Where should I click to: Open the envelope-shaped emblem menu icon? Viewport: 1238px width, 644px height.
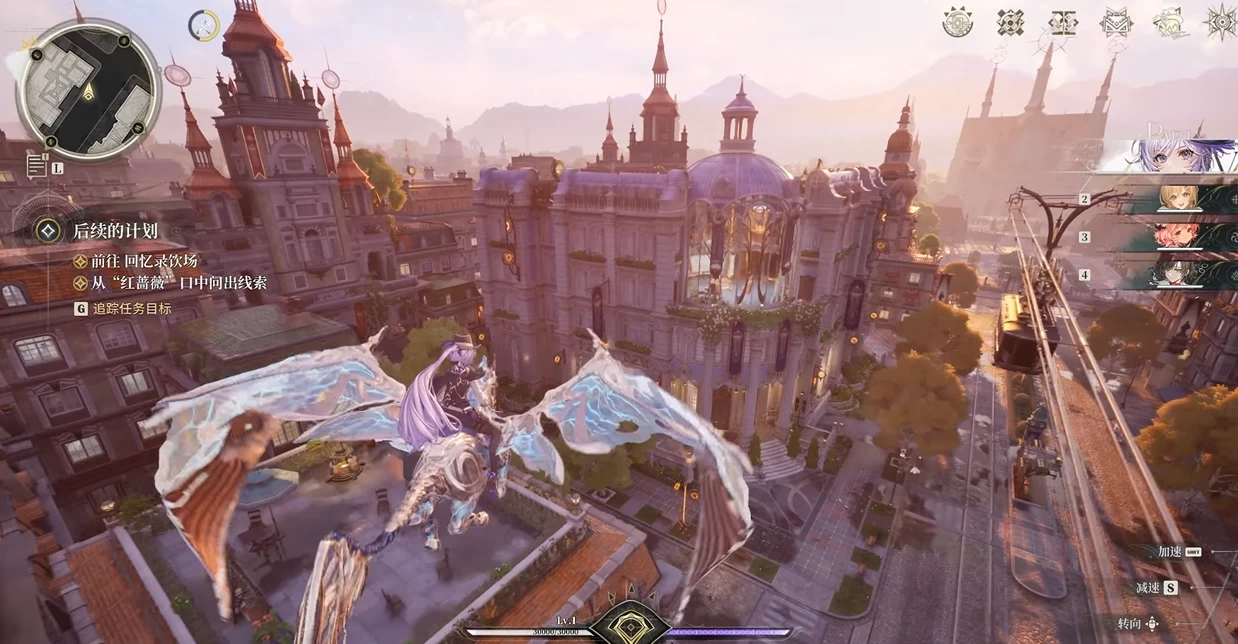click(x=1116, y=22)
